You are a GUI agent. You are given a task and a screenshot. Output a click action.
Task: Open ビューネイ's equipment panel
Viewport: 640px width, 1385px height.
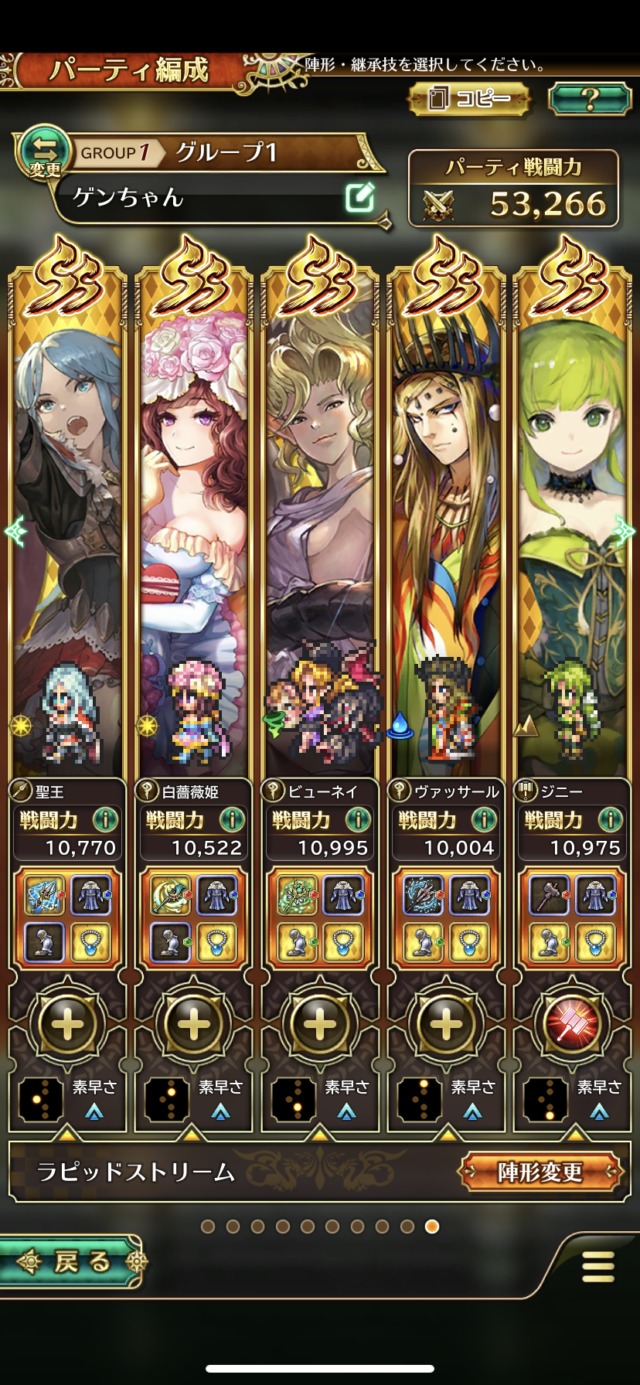point(320,918)
